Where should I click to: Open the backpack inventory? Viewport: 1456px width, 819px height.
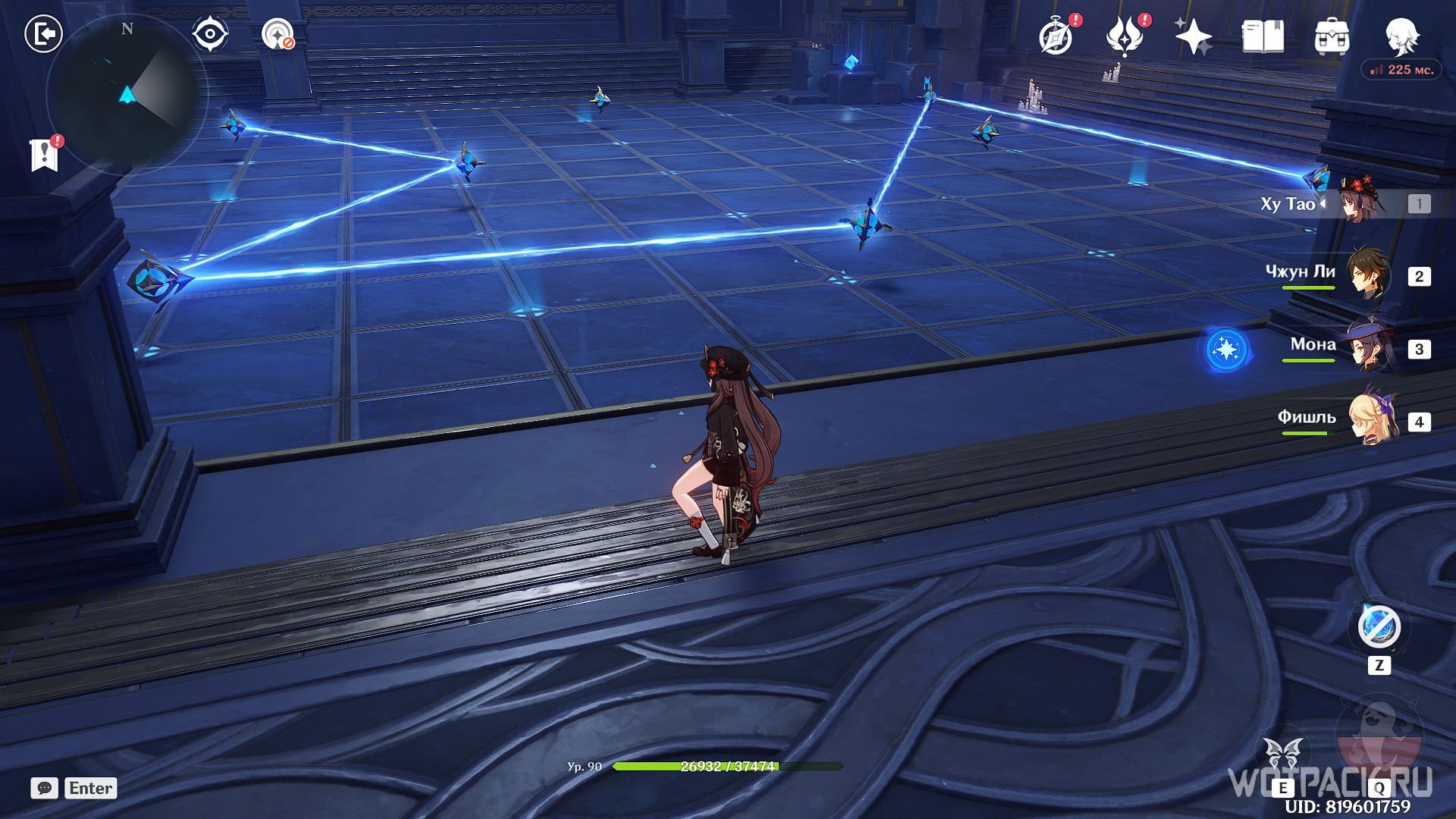click(1332, 36)
